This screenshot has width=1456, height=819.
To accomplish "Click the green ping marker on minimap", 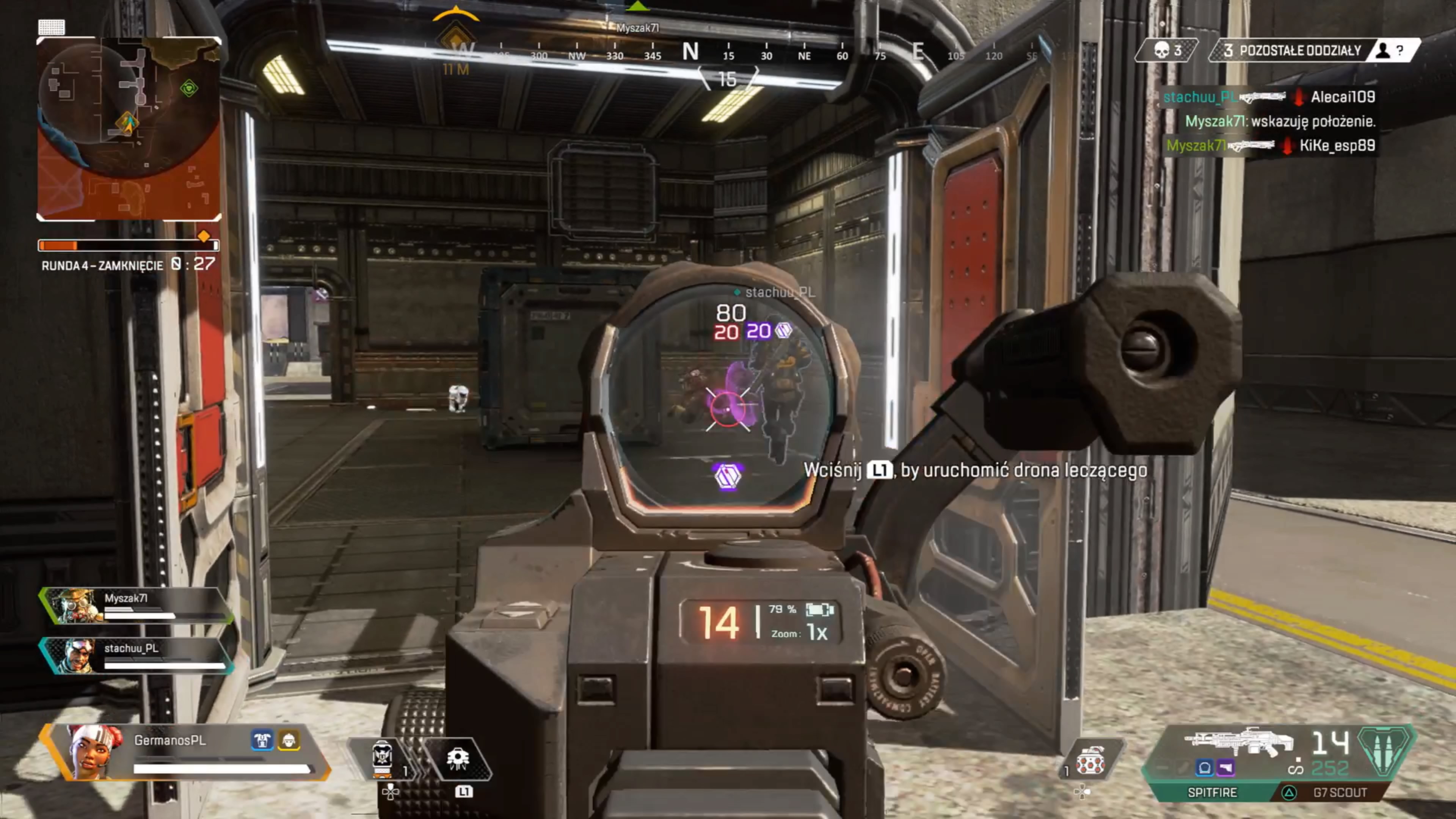I will pyautogui.click(x=189, y=88).
